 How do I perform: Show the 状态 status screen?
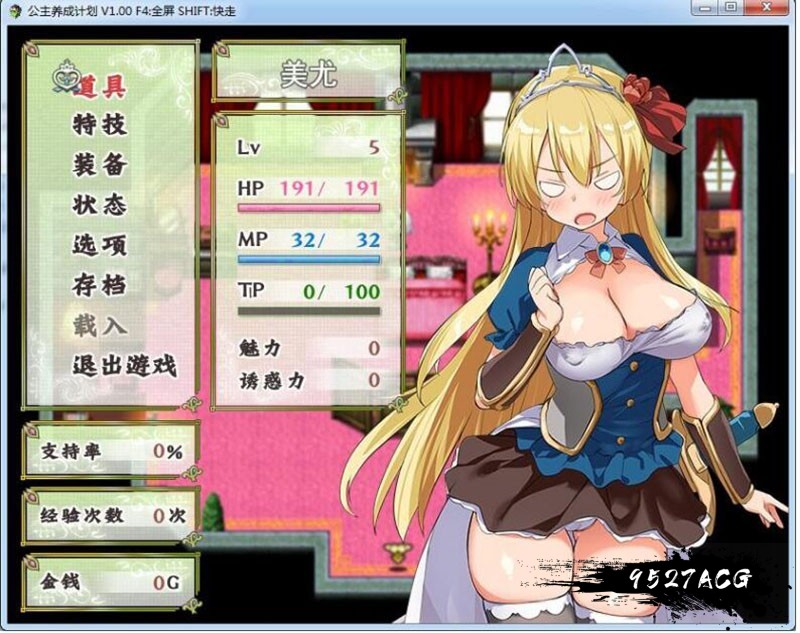(x=100, y=205)
